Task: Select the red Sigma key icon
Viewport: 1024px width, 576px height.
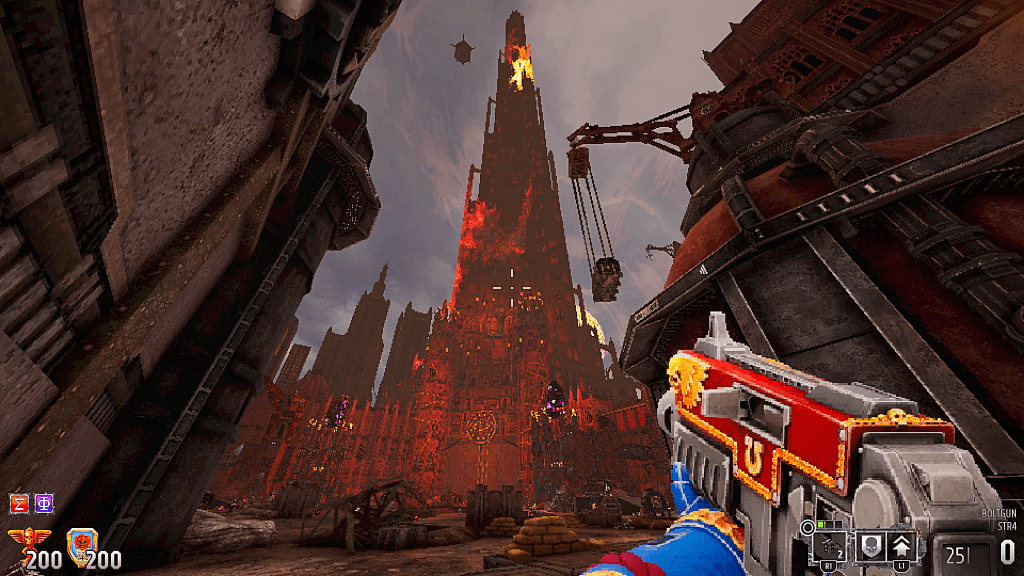Action: point(18,503)
